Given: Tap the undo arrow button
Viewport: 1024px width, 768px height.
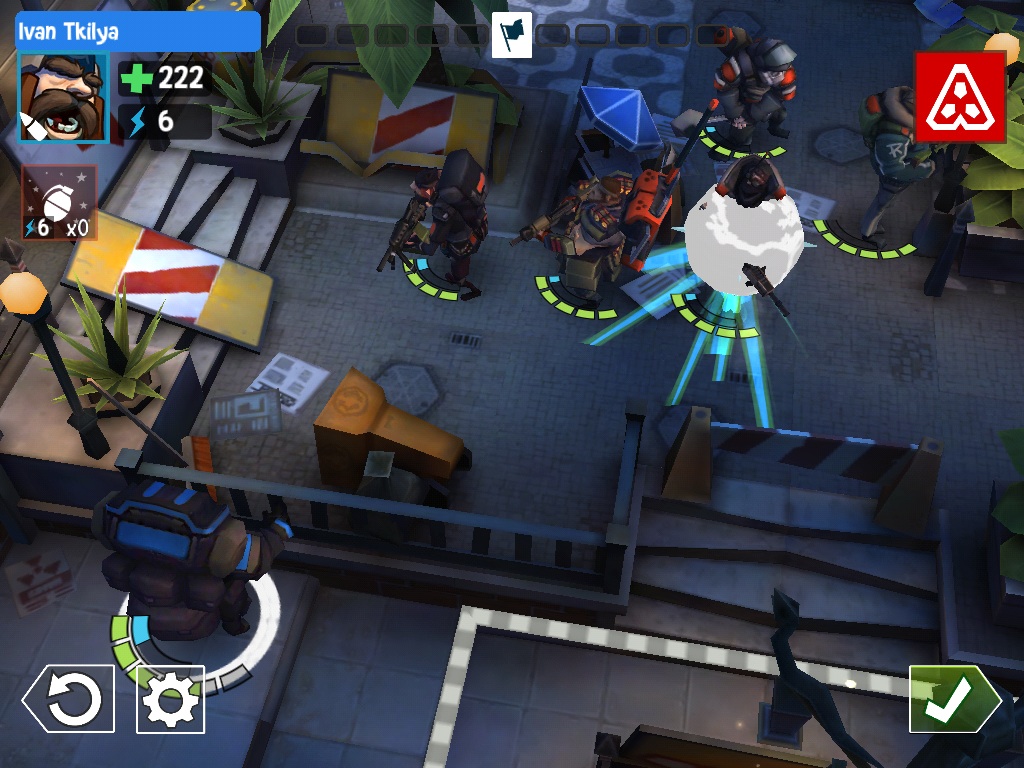Looking at the screenshot, I should 69,699.
